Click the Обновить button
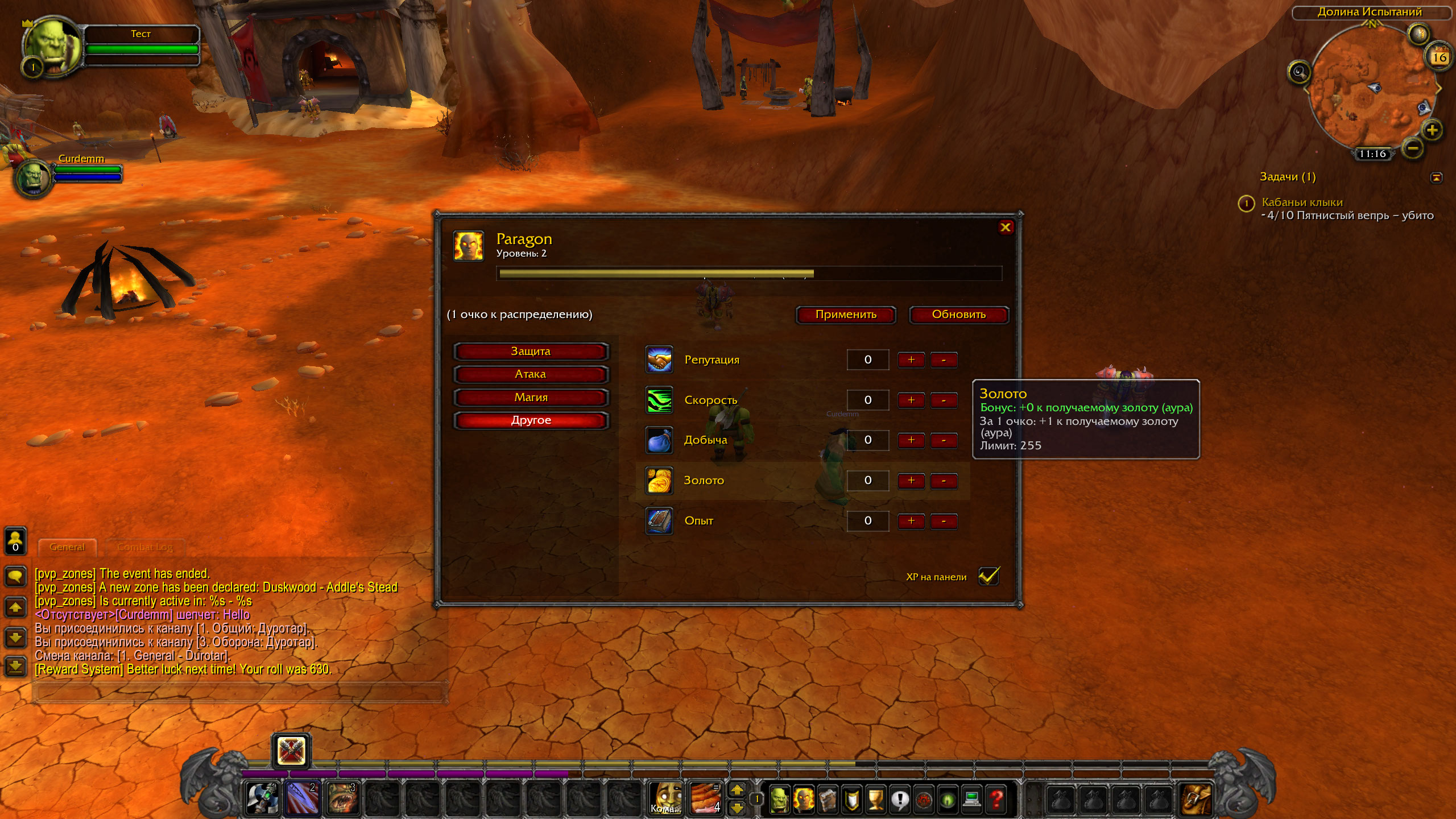Screen dimensions: 1456x819 958,315
